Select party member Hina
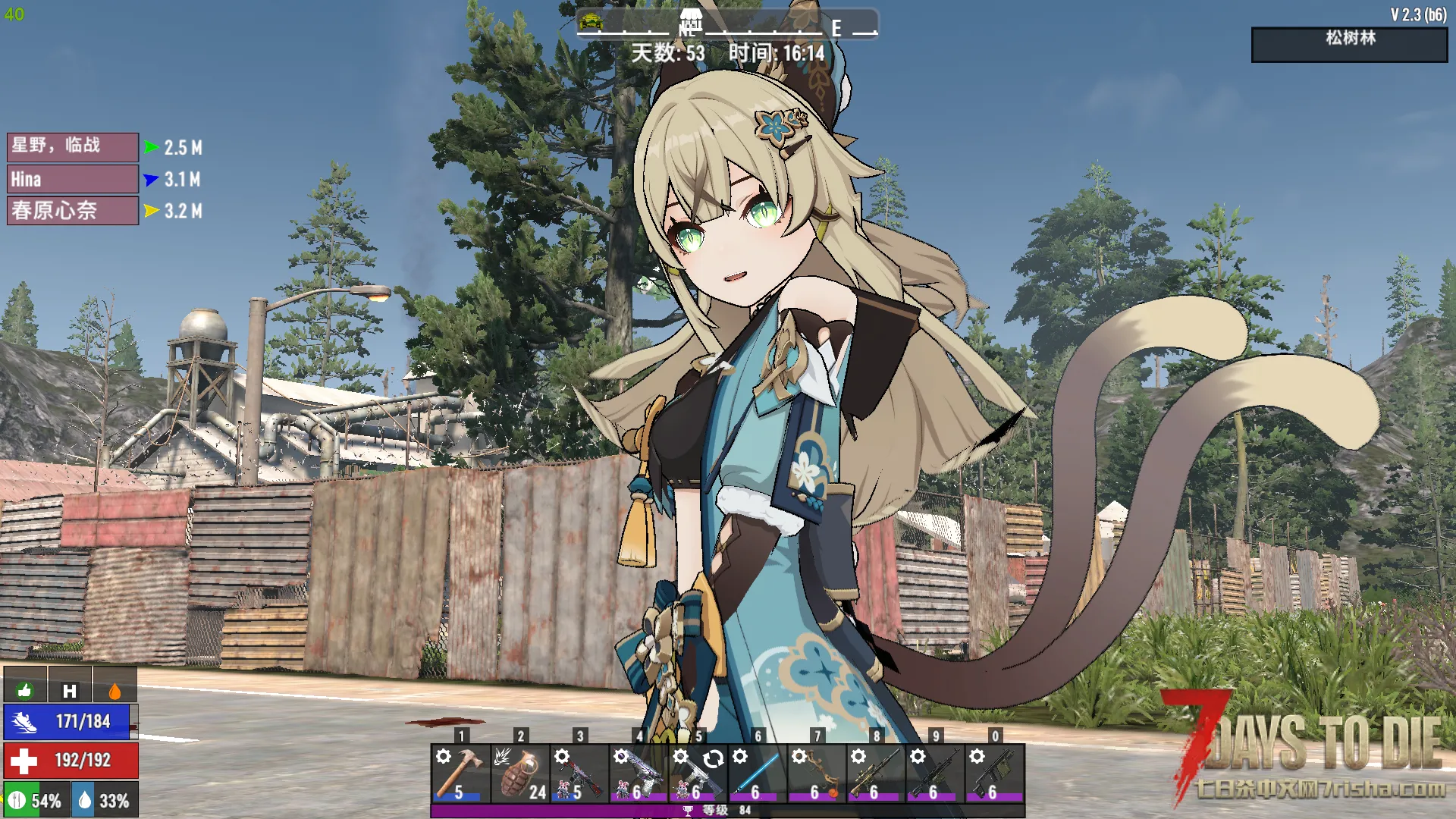 [73, 179]
